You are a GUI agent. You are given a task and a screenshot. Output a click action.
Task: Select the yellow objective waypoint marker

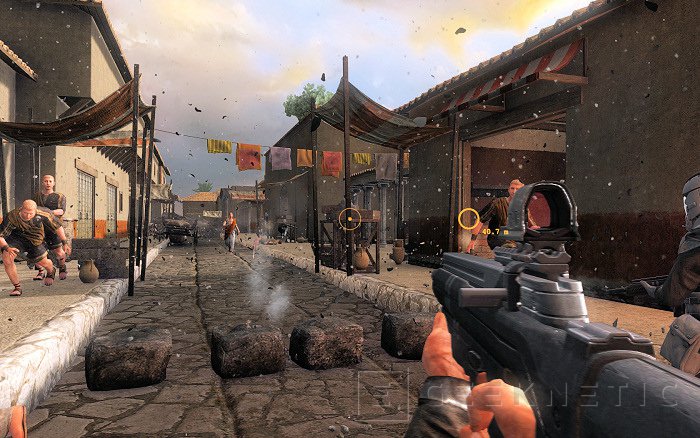click(468, 218)
